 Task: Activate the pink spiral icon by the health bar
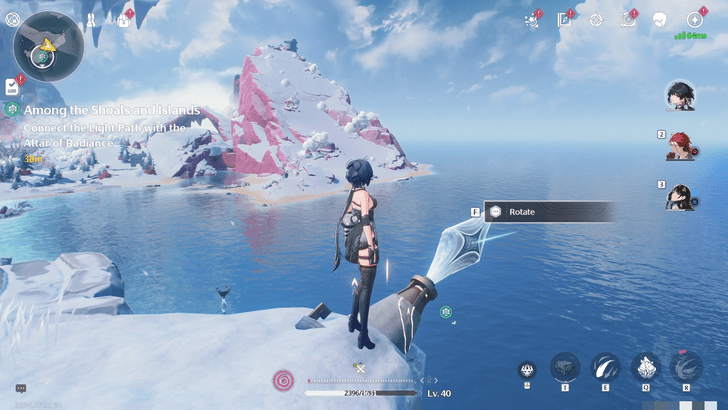(284, 380)
